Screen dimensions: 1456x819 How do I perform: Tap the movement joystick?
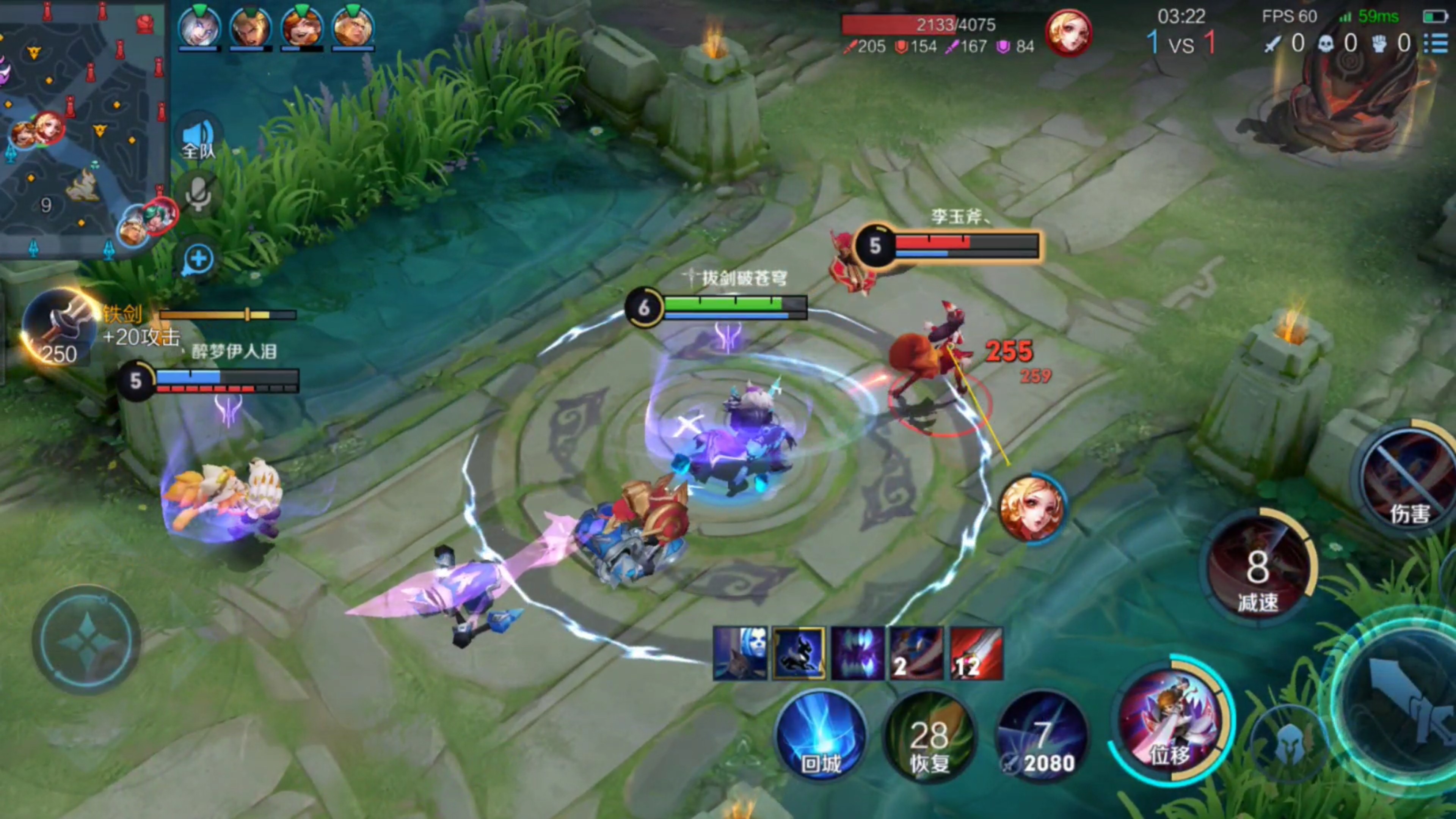[86, 639]
